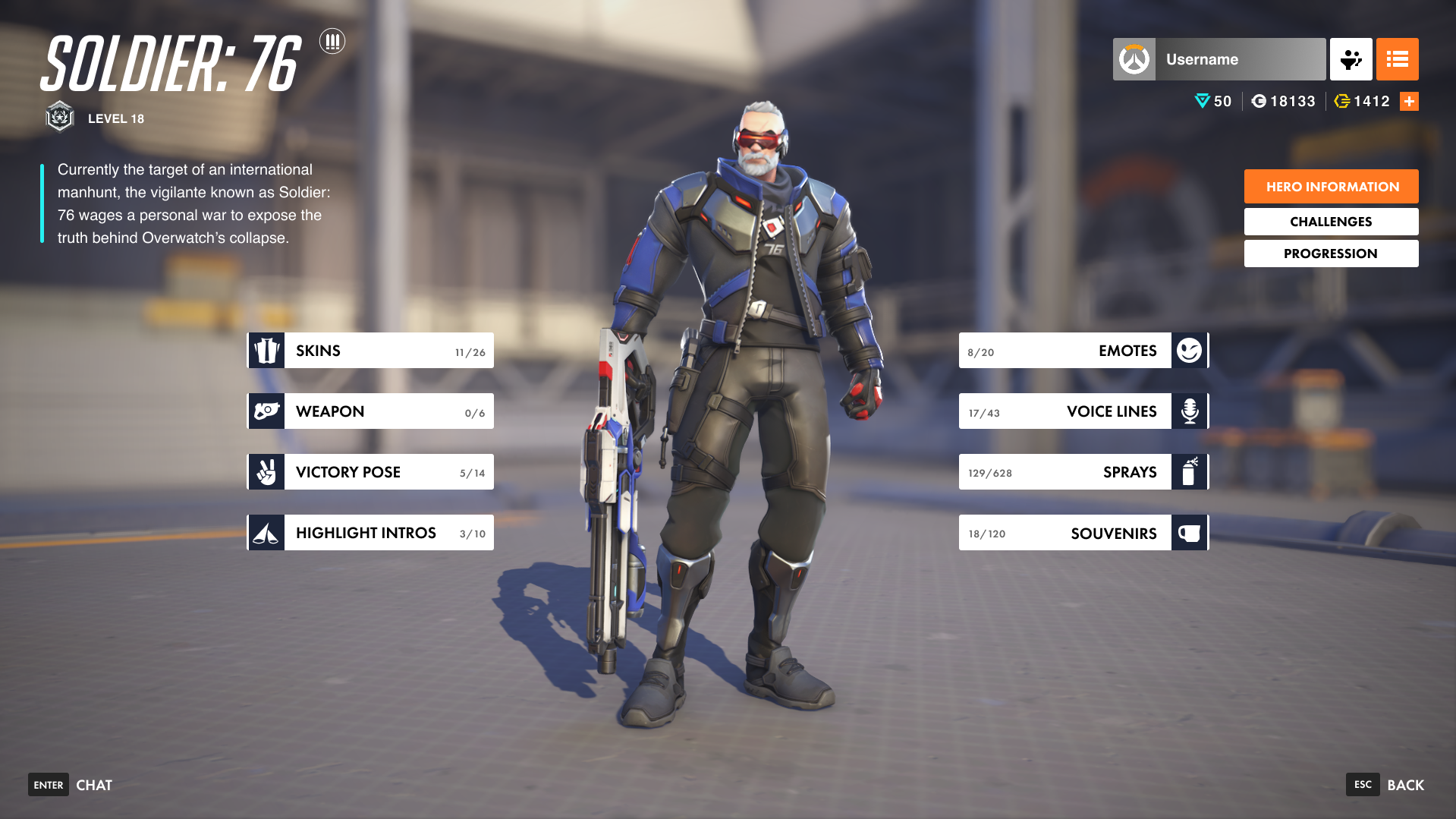Open the Progression tab

point(1331,254)
